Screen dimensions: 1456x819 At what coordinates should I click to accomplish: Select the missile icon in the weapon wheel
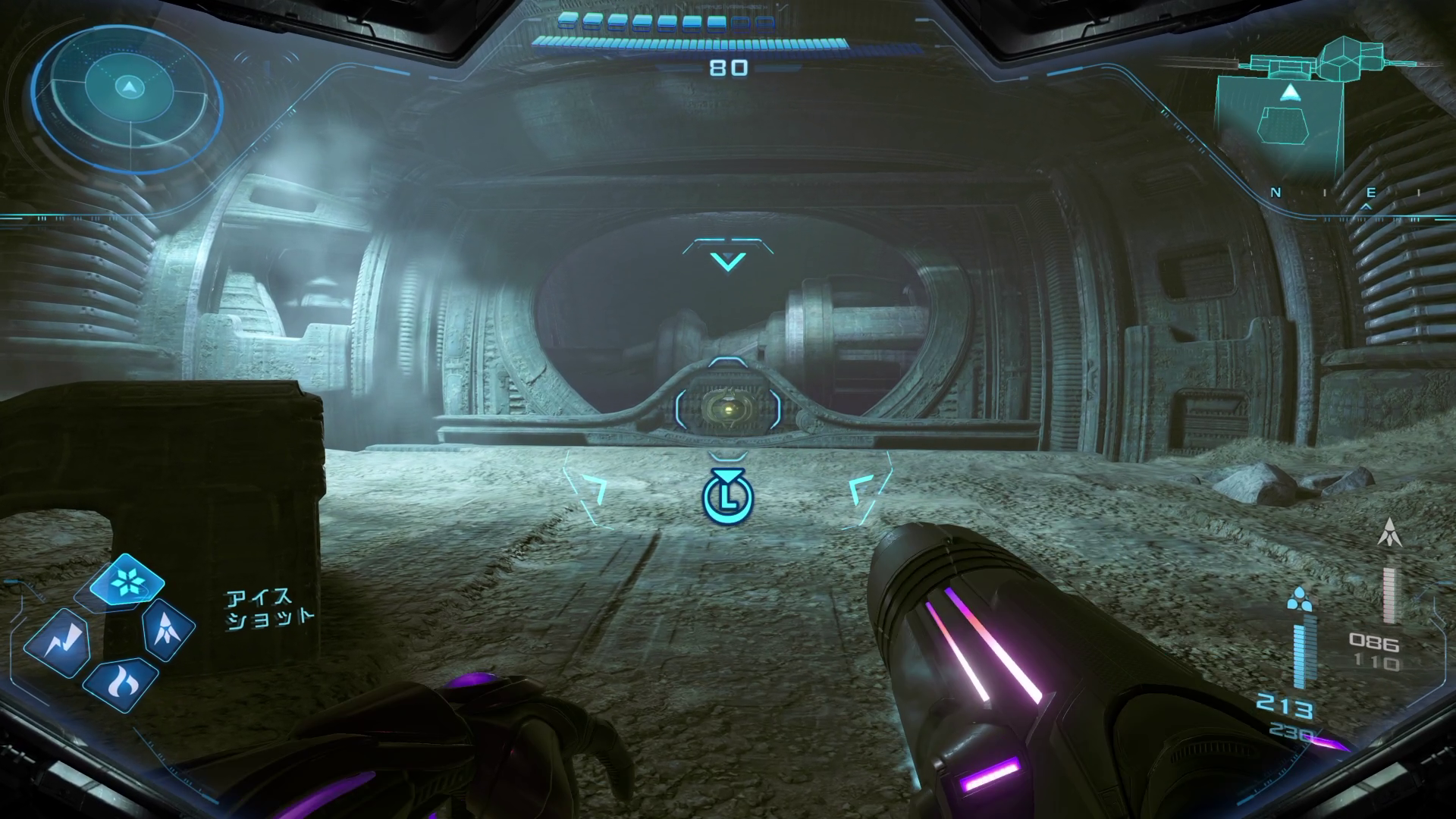tap(168, 629)
